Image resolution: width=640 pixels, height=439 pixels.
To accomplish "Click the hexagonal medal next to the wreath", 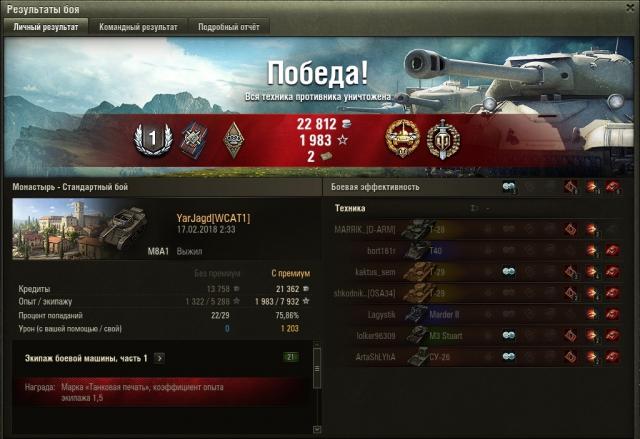I will click(x=191, y=139).
